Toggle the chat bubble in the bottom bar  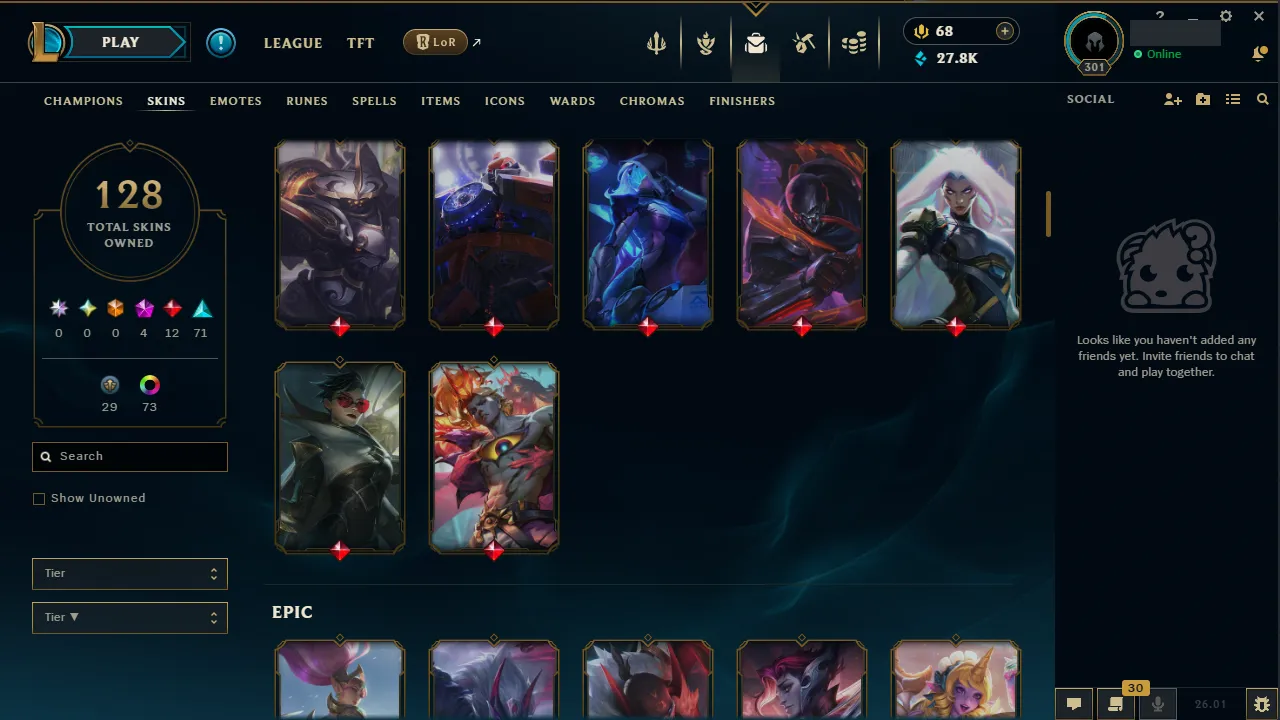pos(1074,703)
